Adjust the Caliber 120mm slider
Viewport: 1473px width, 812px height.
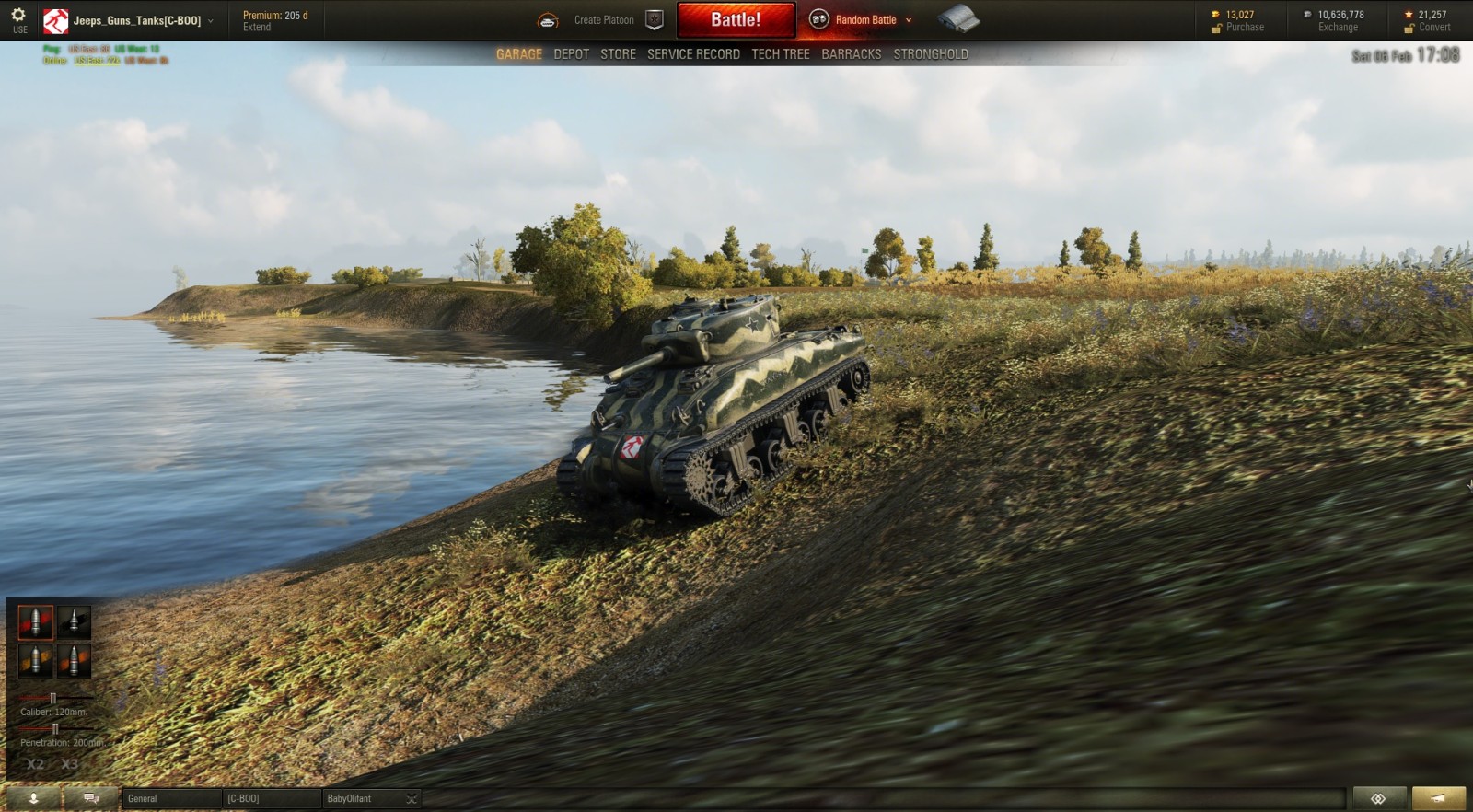coord(53,697)
